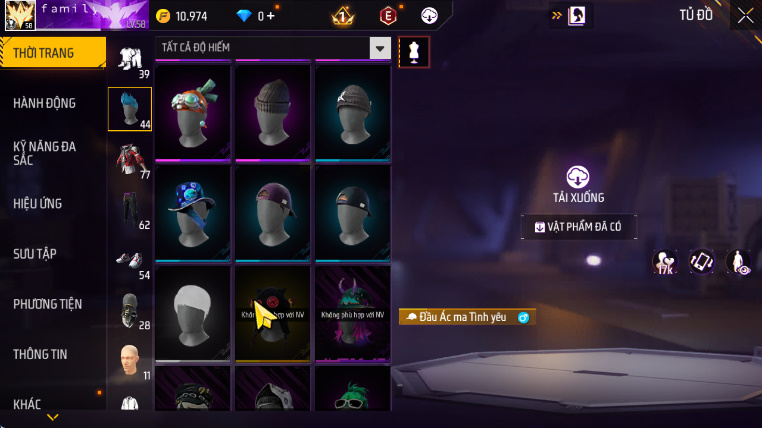
Task: Pick the white hair headwear item
Action: click(x=193, y=311)
